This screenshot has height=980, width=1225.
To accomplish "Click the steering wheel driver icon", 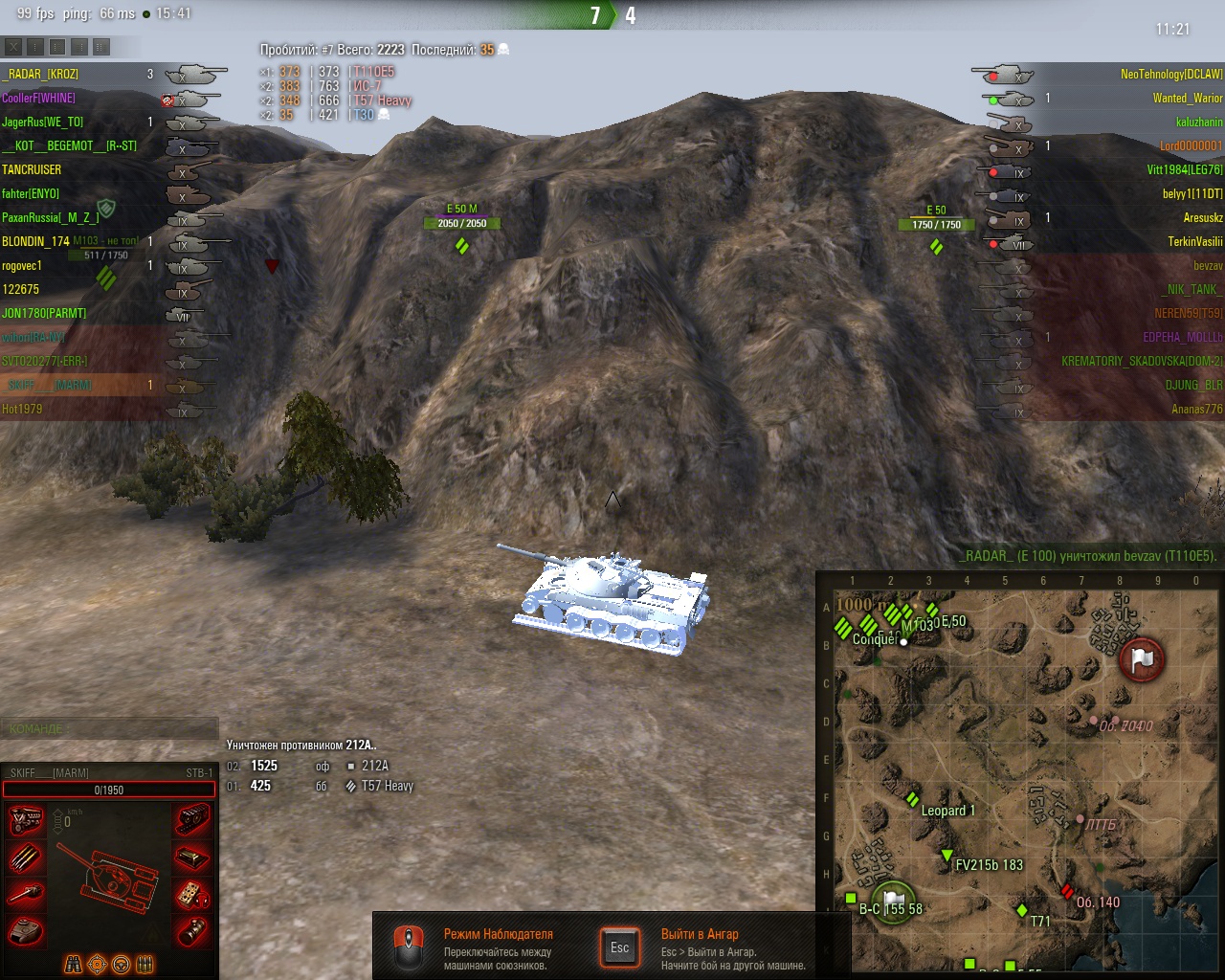I will [122, 965].
